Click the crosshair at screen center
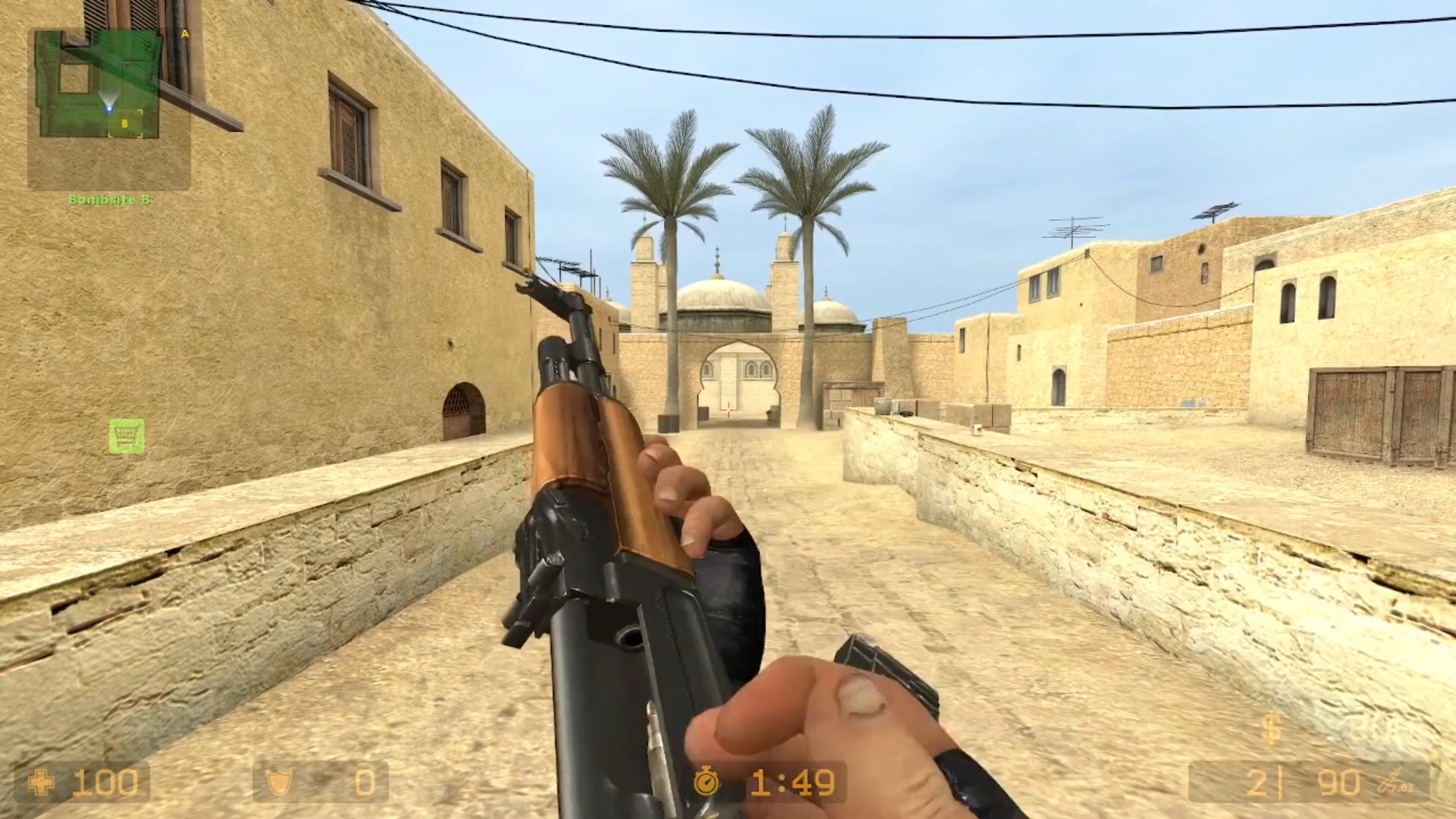This screenshot has height=819, width=1456. click(x=728, y=409)
